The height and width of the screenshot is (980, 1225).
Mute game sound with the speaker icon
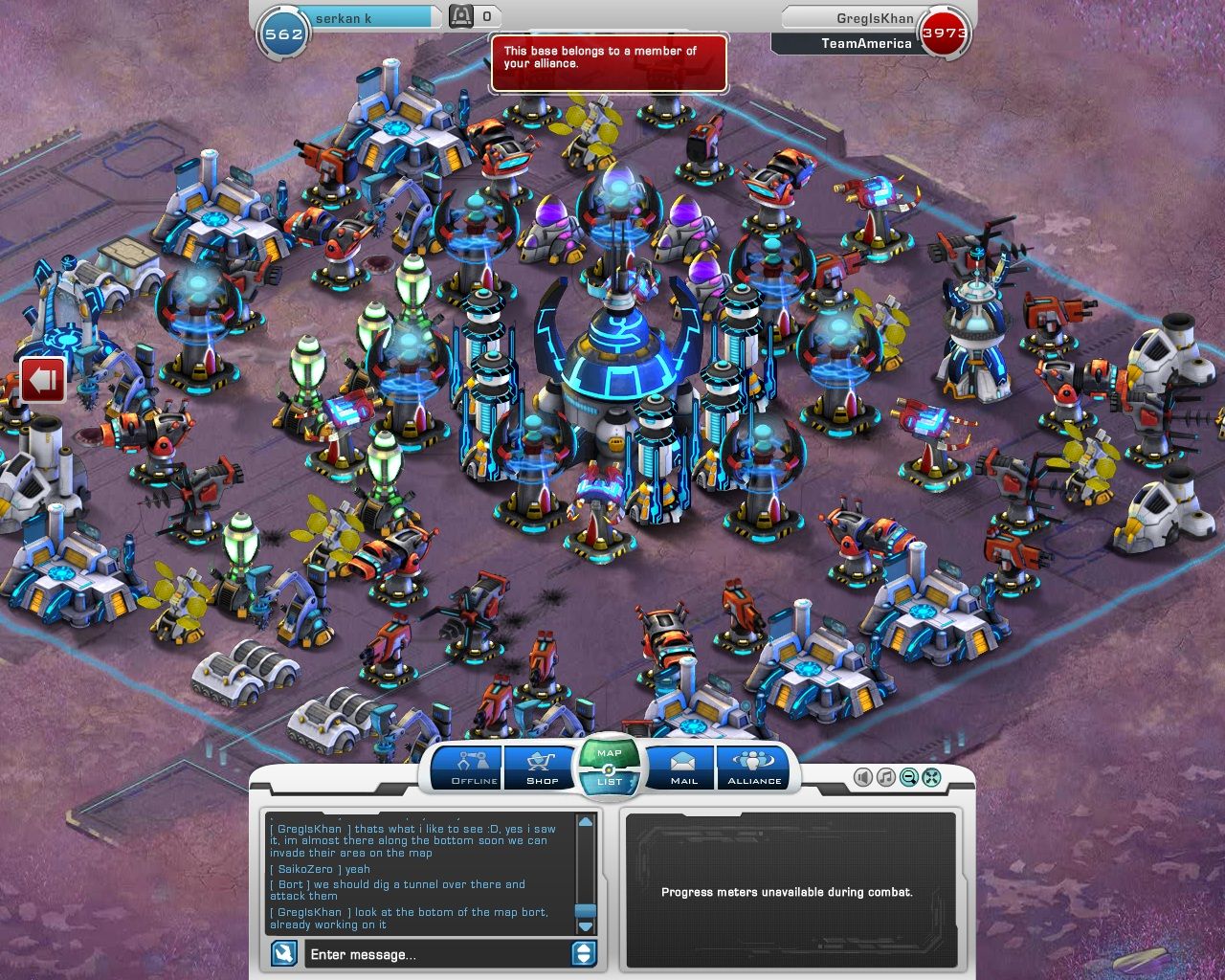(862, 776)
